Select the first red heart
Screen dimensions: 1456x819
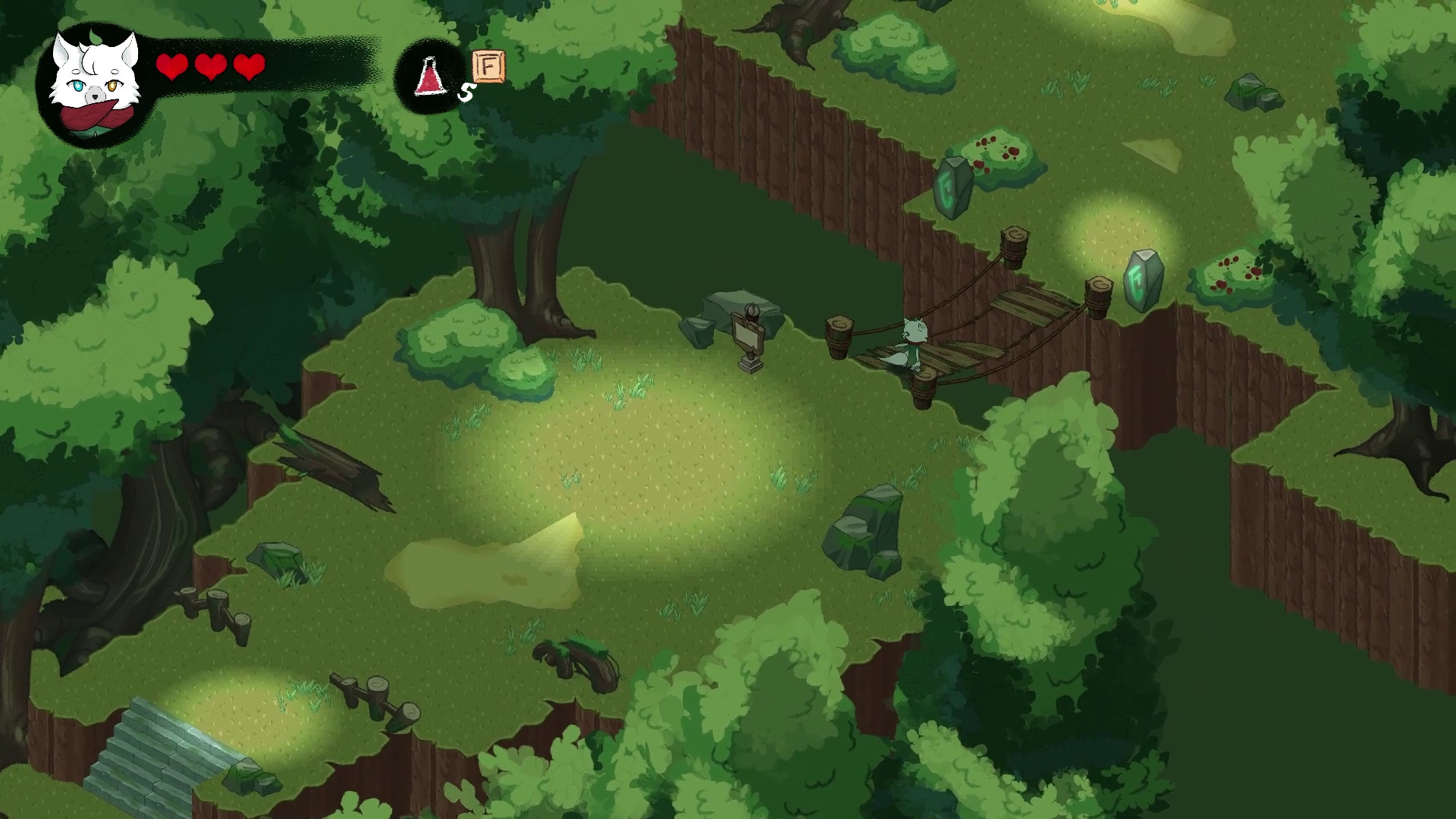[173, 68]
